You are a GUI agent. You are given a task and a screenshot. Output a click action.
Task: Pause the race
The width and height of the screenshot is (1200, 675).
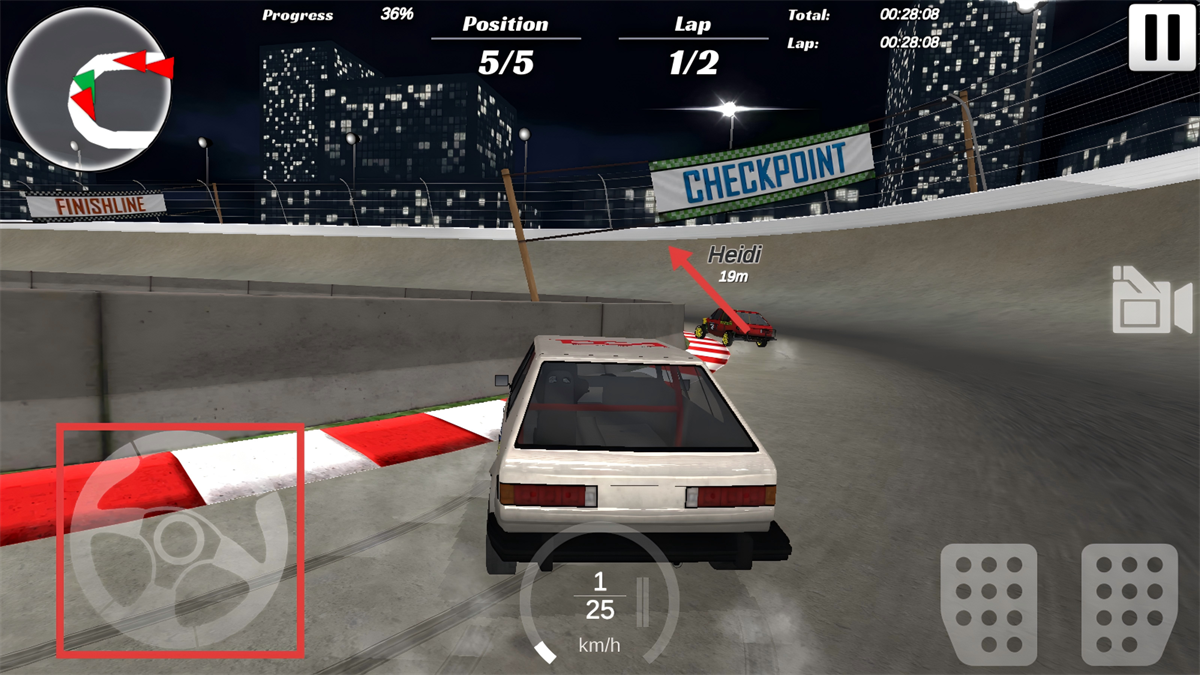[x=1161, y=37]
